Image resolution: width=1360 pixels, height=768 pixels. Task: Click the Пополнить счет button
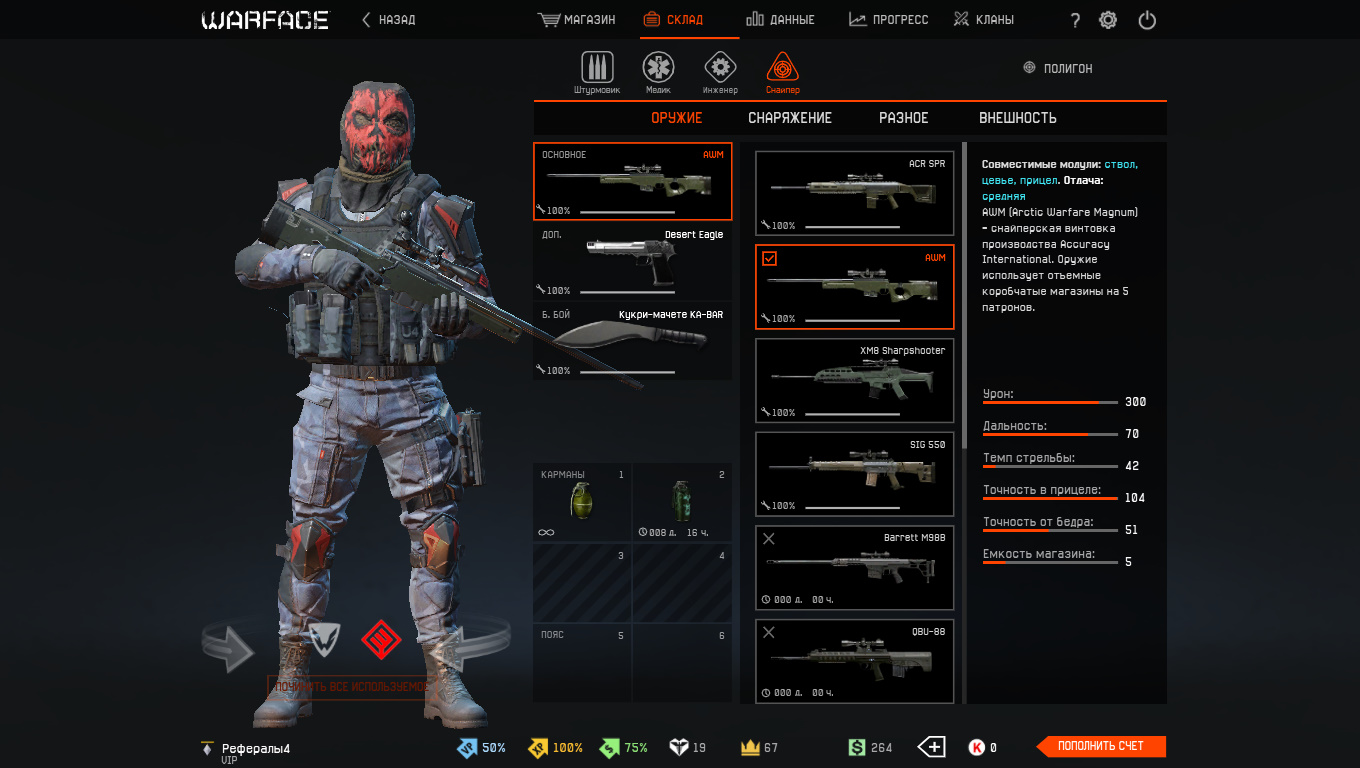[x=1100, y=746]
